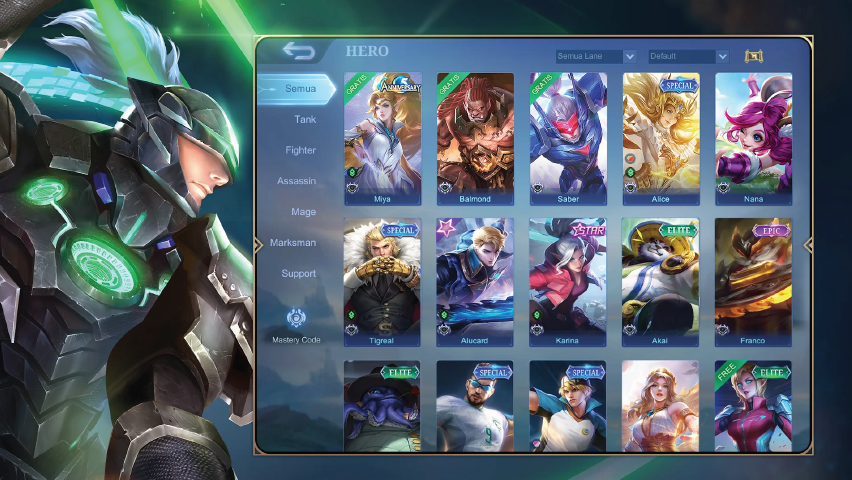The width and height of the screenshot is (852, 480).
Task: Switch to the Semua hero tab
Action: tap(297, 89)
